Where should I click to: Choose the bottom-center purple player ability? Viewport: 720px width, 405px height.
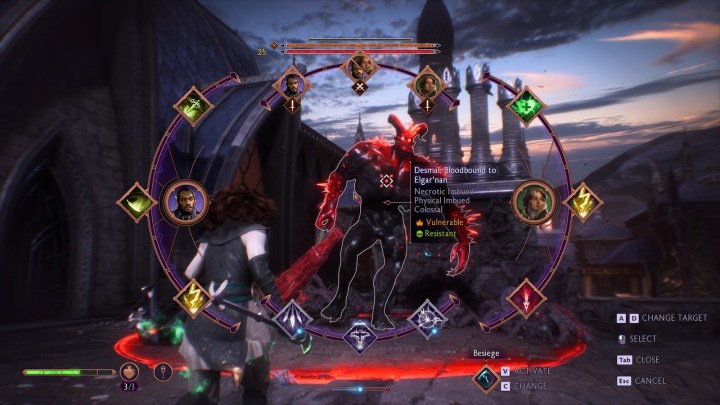[x=359, y=336]
